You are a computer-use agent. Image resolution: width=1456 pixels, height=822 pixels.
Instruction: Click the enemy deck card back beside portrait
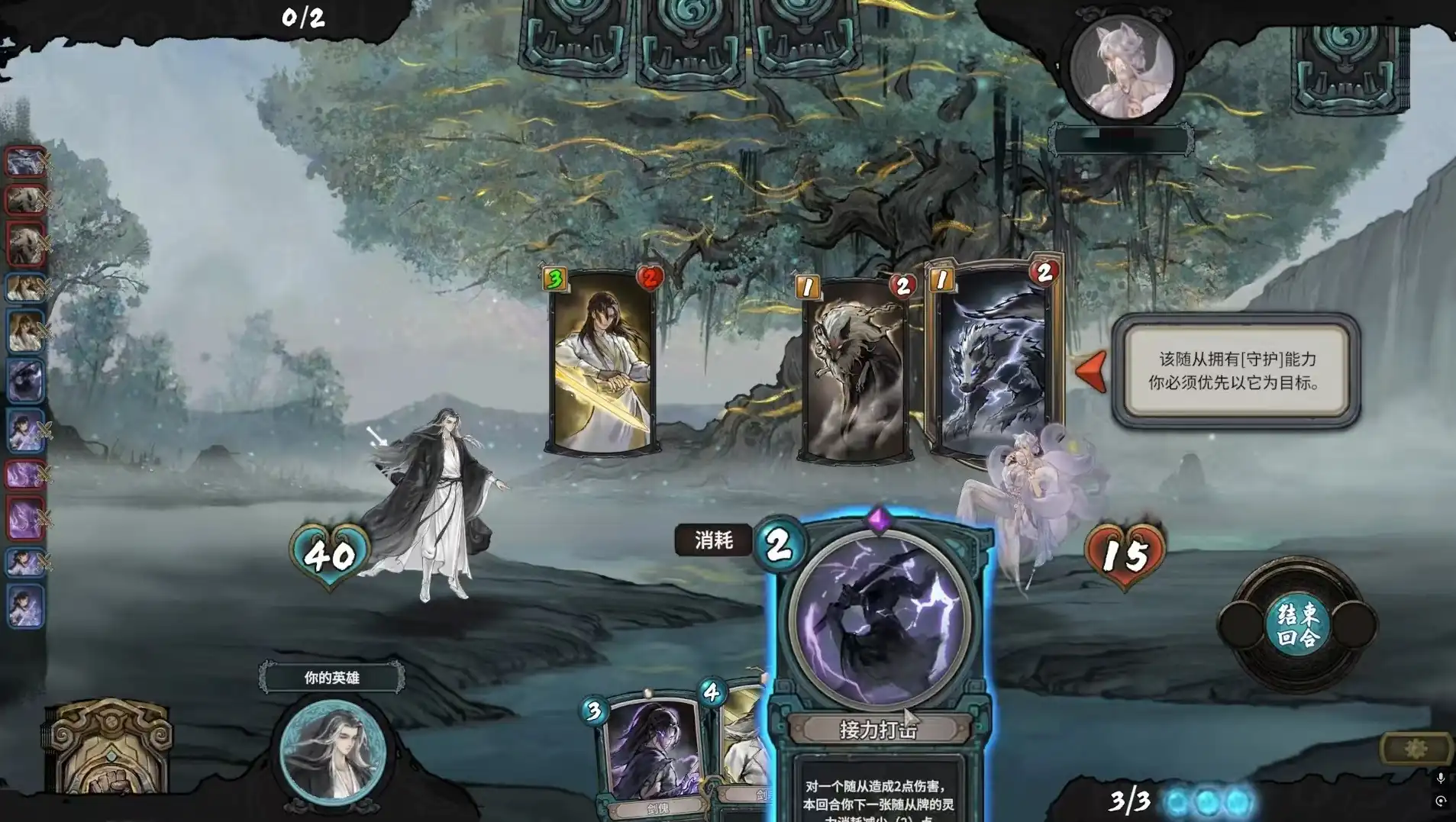[x=1348, y=65]
